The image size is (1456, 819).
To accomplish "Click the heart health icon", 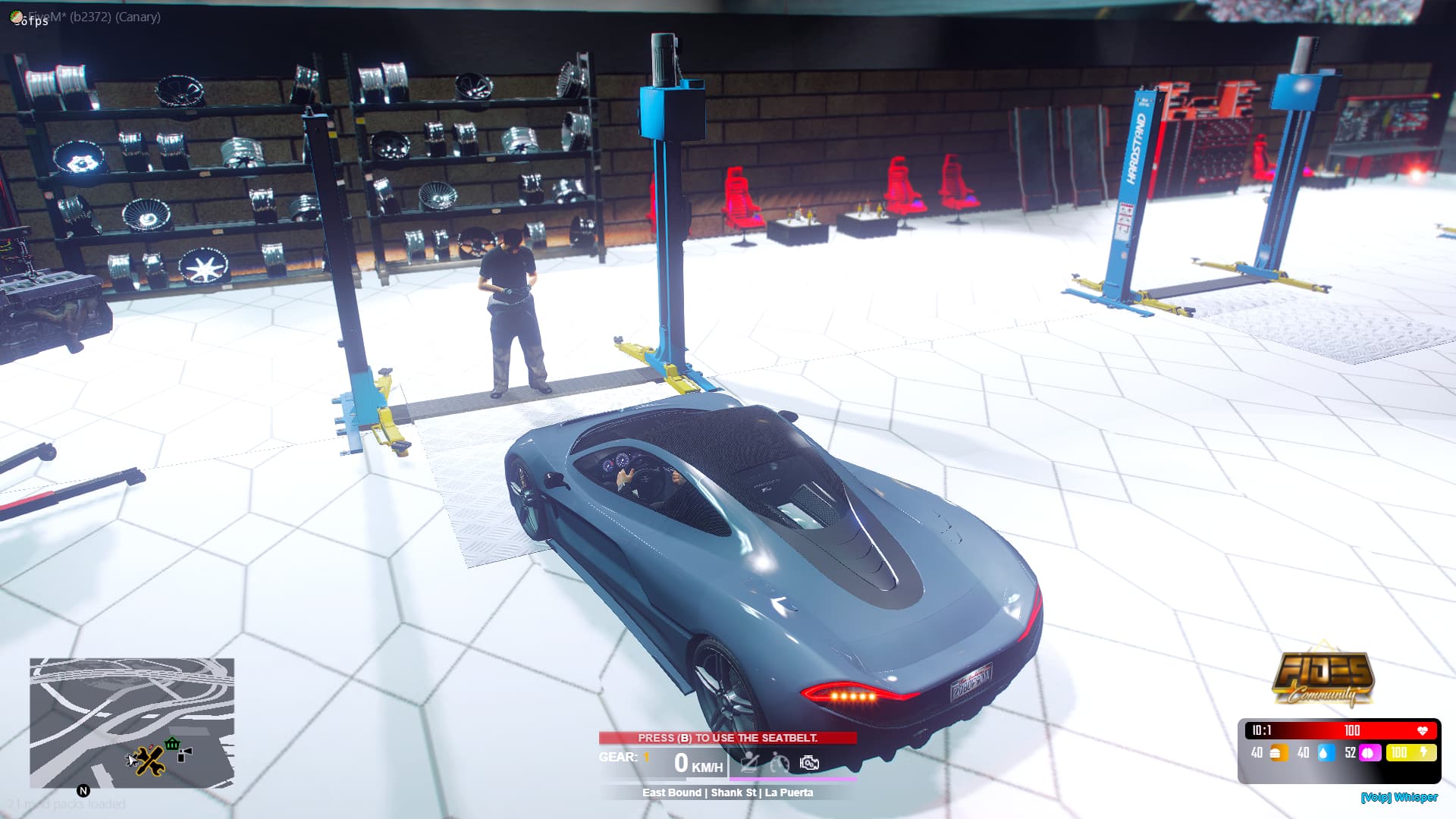I will click(x=1423, y=730).
